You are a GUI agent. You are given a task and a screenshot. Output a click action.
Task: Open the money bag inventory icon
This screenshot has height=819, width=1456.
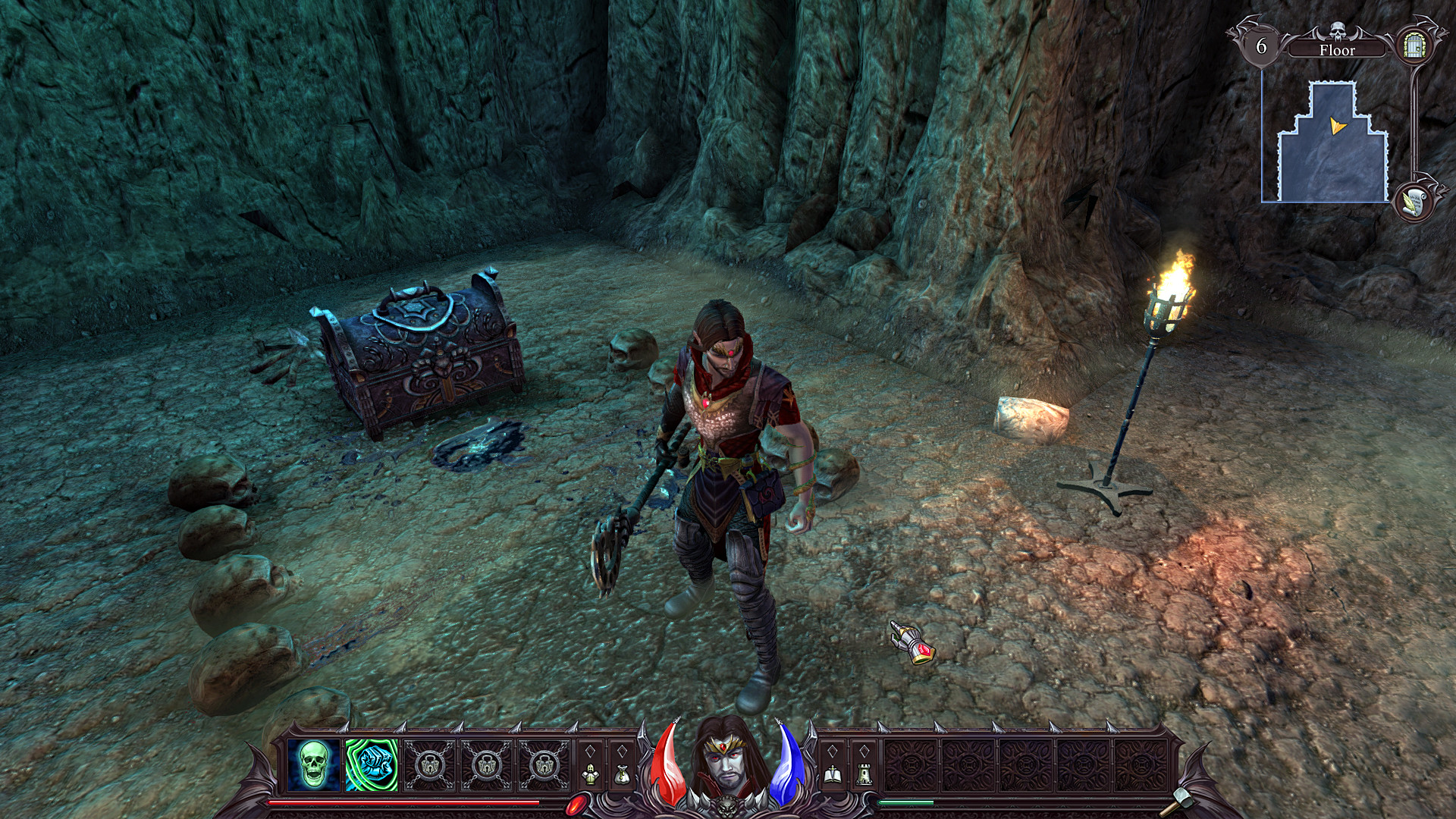[622, 775]
